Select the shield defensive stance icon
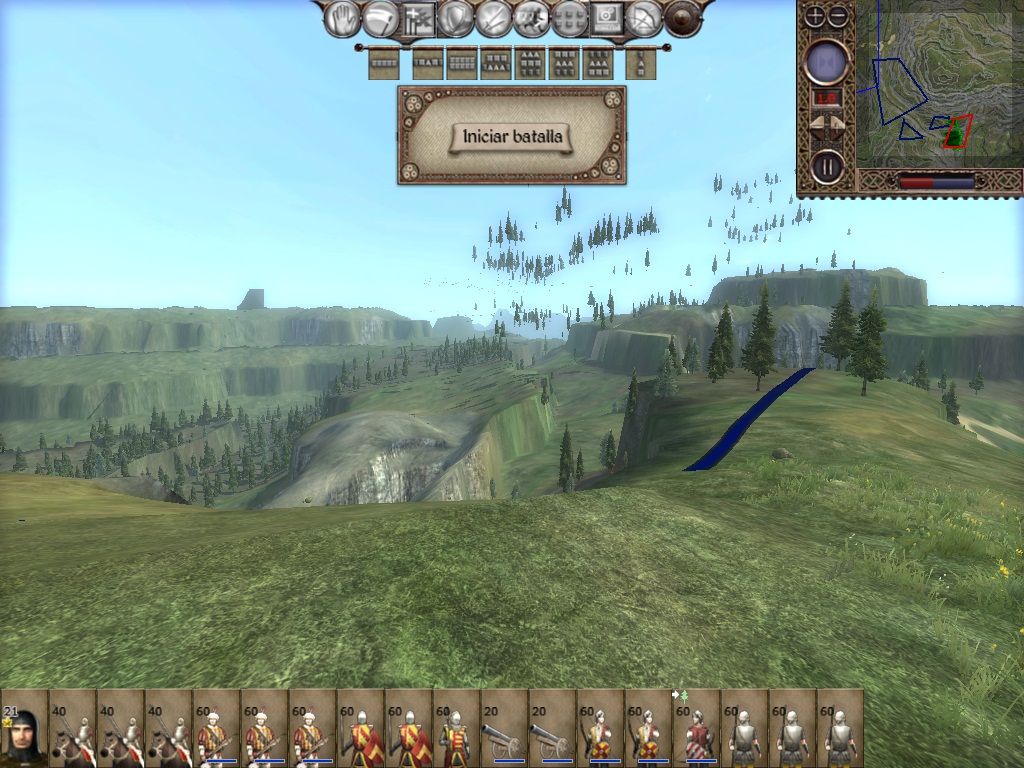Screen dimensions: 1024x768 [456, 18]
